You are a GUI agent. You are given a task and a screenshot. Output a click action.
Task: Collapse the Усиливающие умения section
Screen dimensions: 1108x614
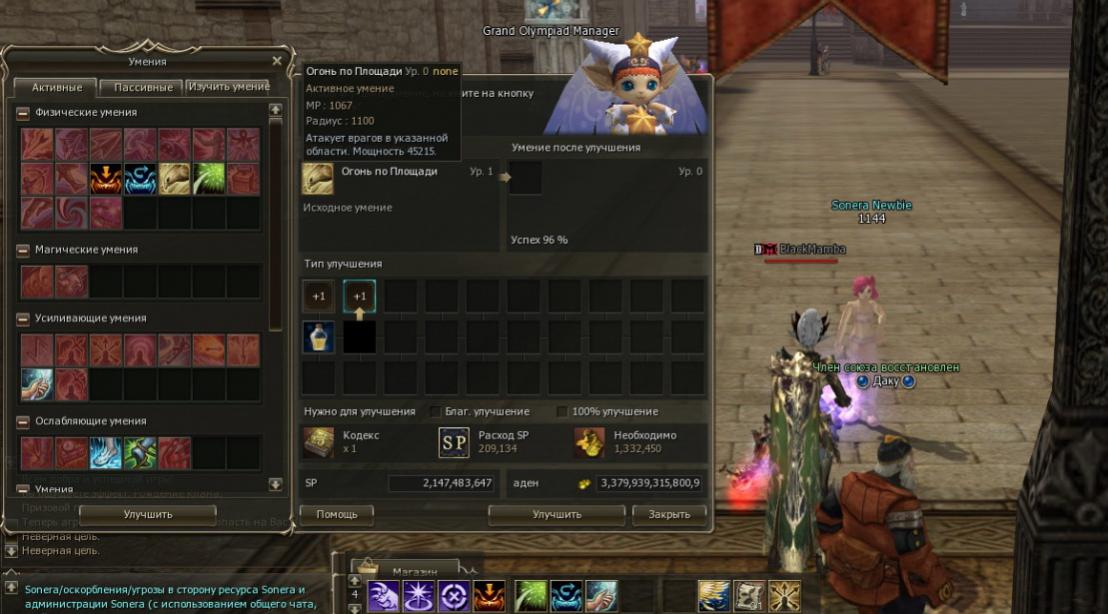click(23, 318)
